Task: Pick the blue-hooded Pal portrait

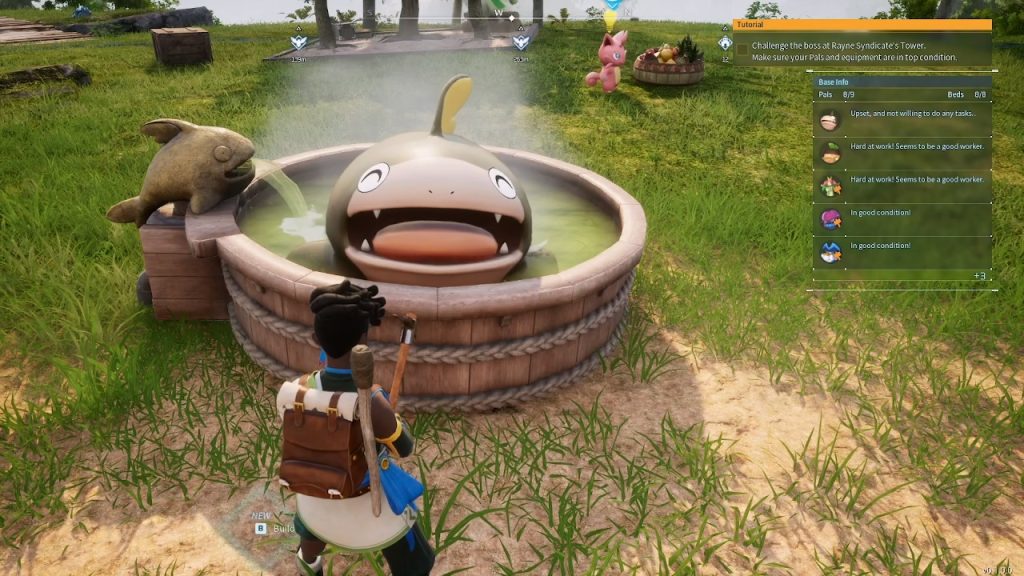Action: click(x=830, y=252)
